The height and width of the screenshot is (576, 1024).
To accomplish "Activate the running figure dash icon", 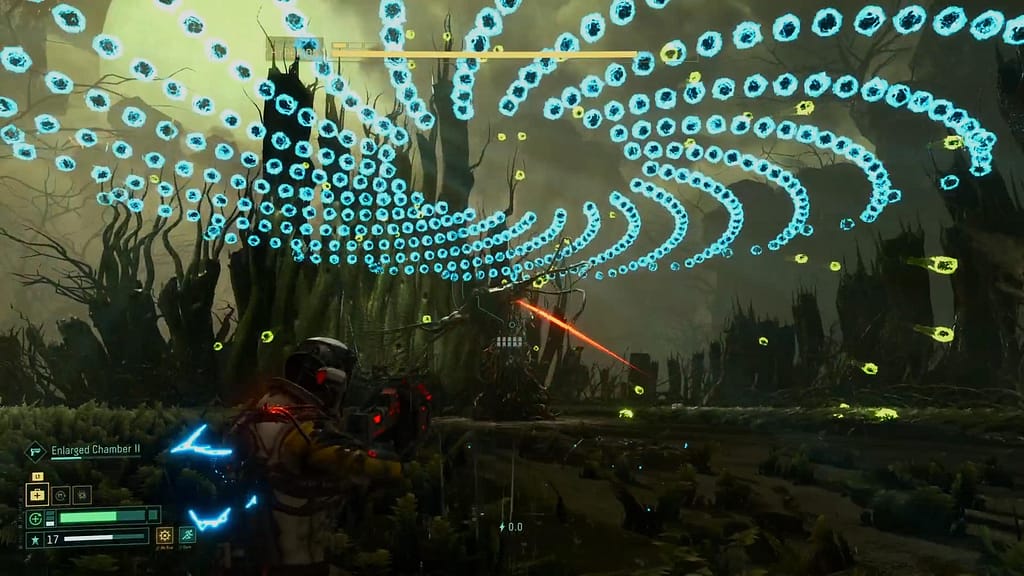I will pyautogui.click(x=187, y=536).
